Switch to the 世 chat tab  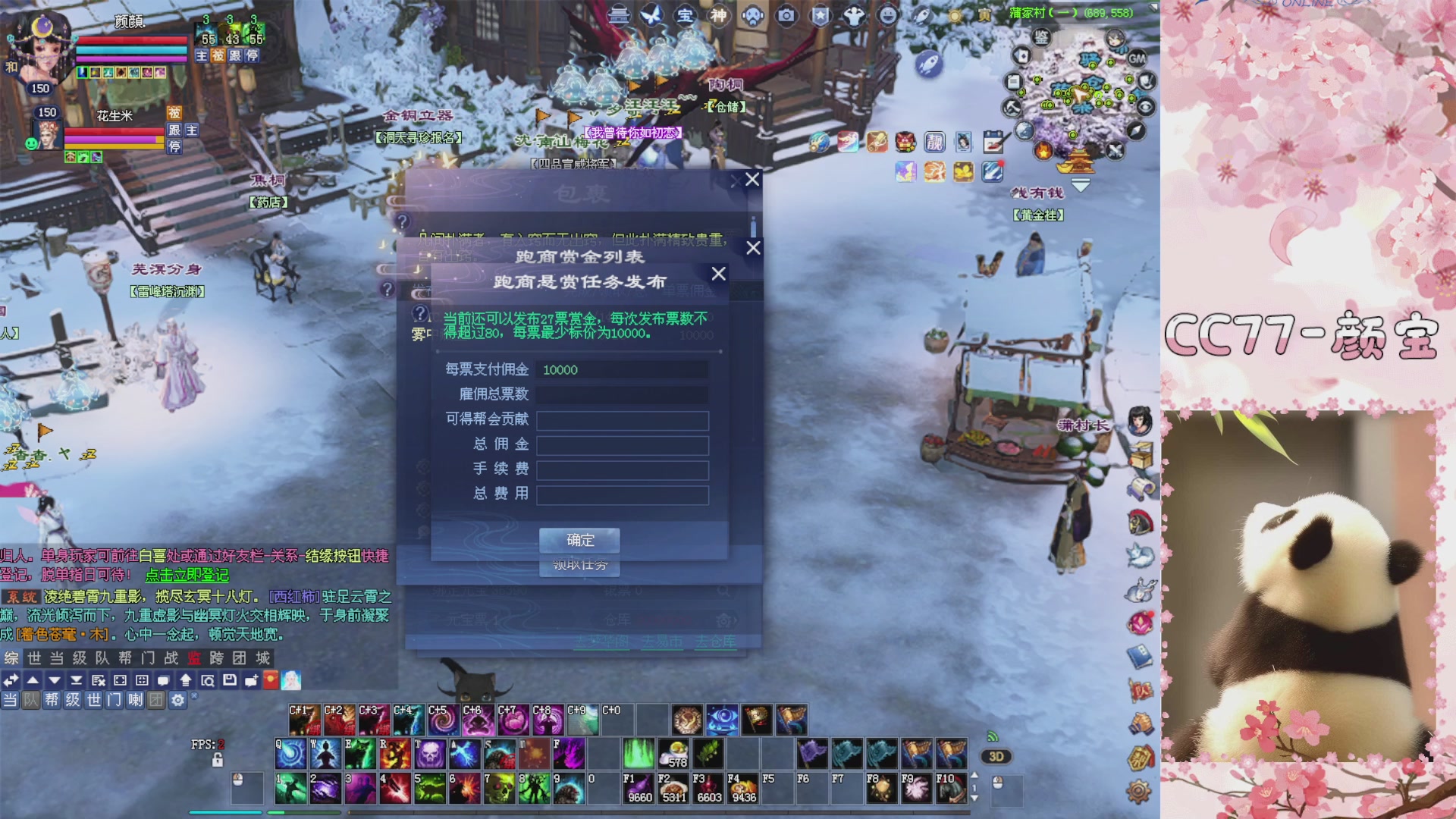pos(34,659)
